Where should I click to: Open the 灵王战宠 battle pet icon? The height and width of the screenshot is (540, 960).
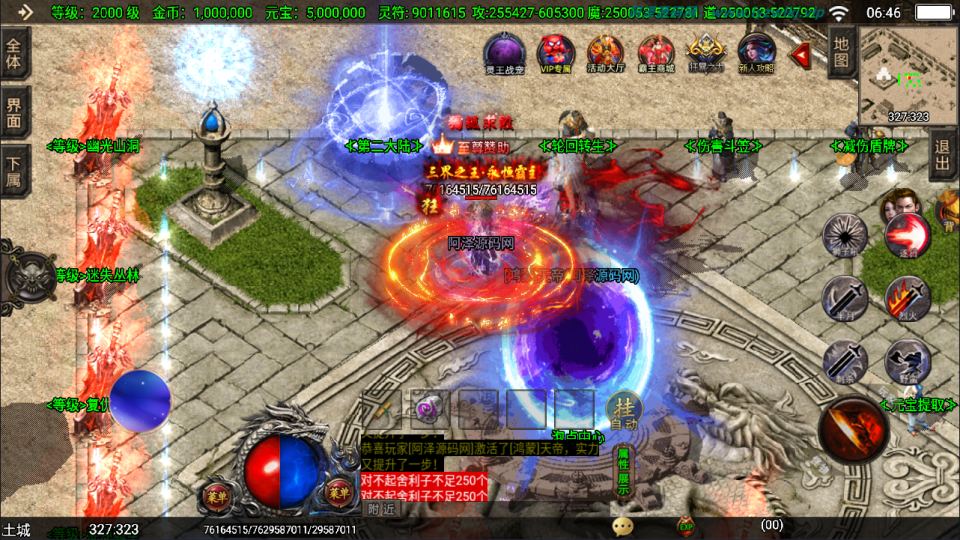click(x=502, y=53)
